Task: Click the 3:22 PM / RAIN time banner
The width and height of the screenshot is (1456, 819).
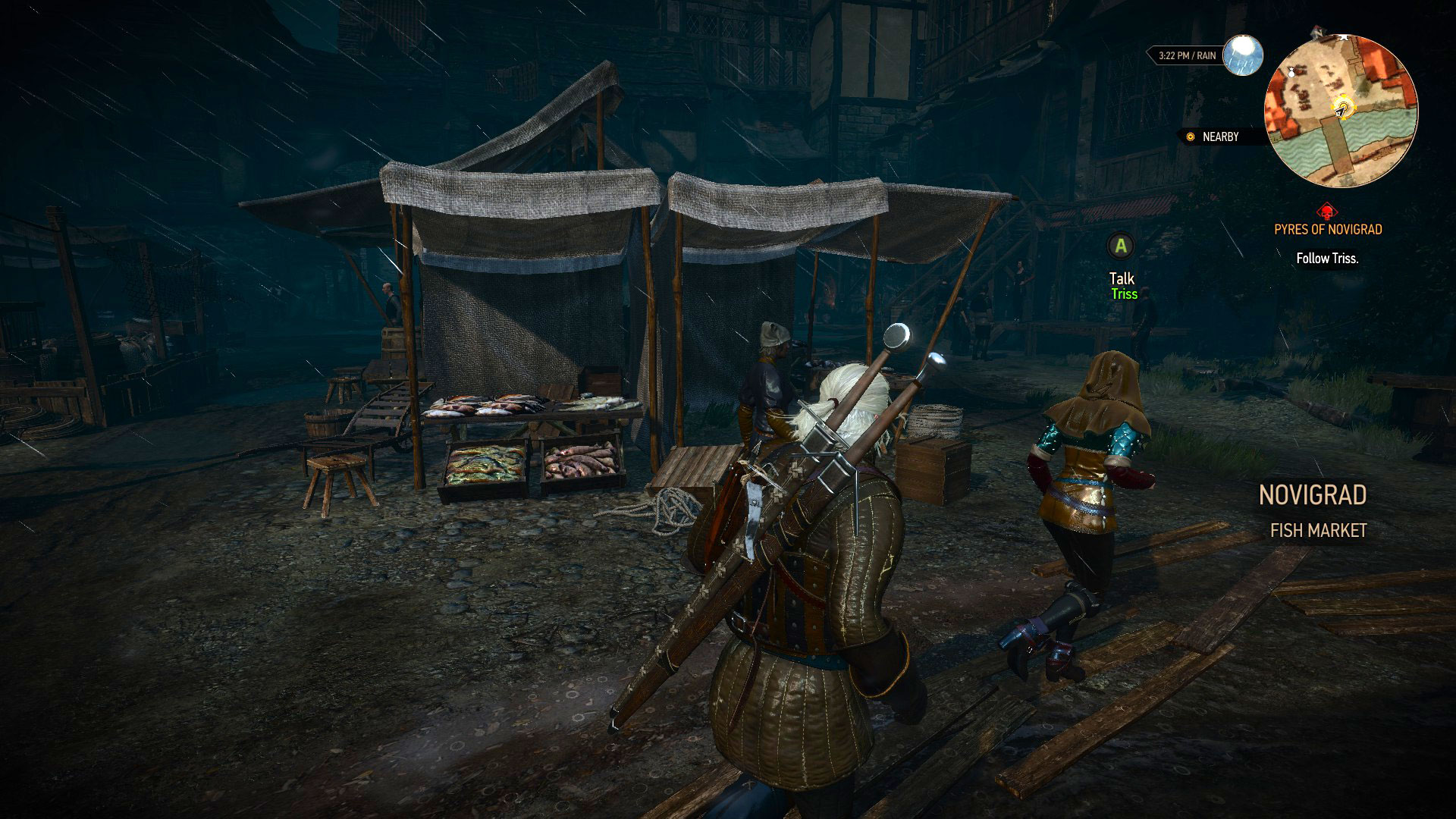Action: (x=1186, y=55)
